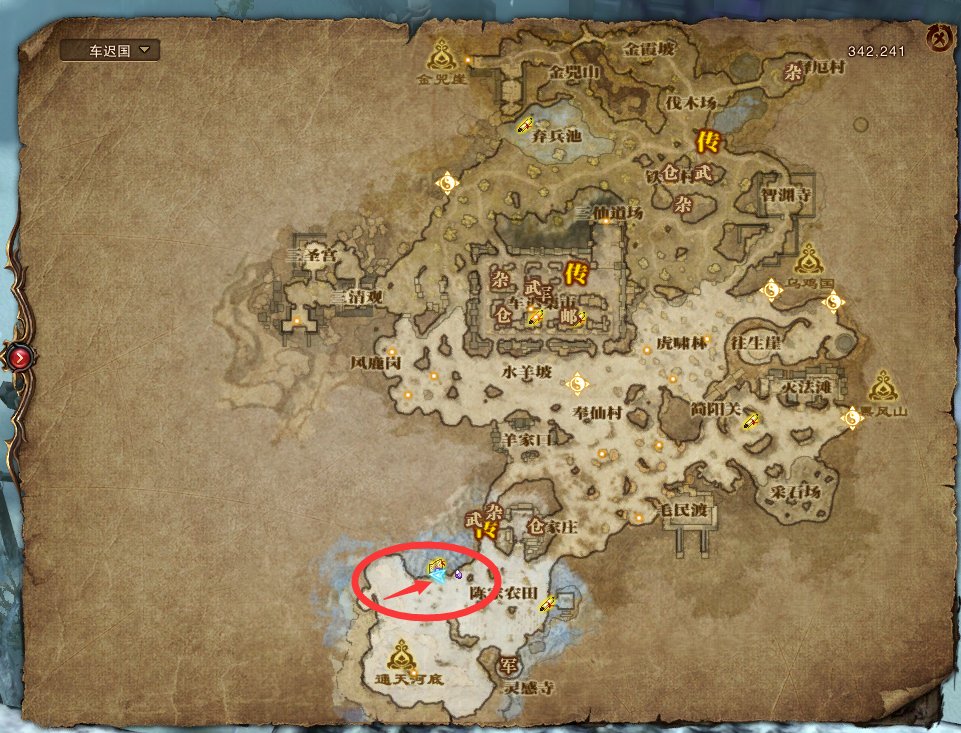
Task: Select the yin-yang marker near 奉仙村
Action: tap(575, 383)
